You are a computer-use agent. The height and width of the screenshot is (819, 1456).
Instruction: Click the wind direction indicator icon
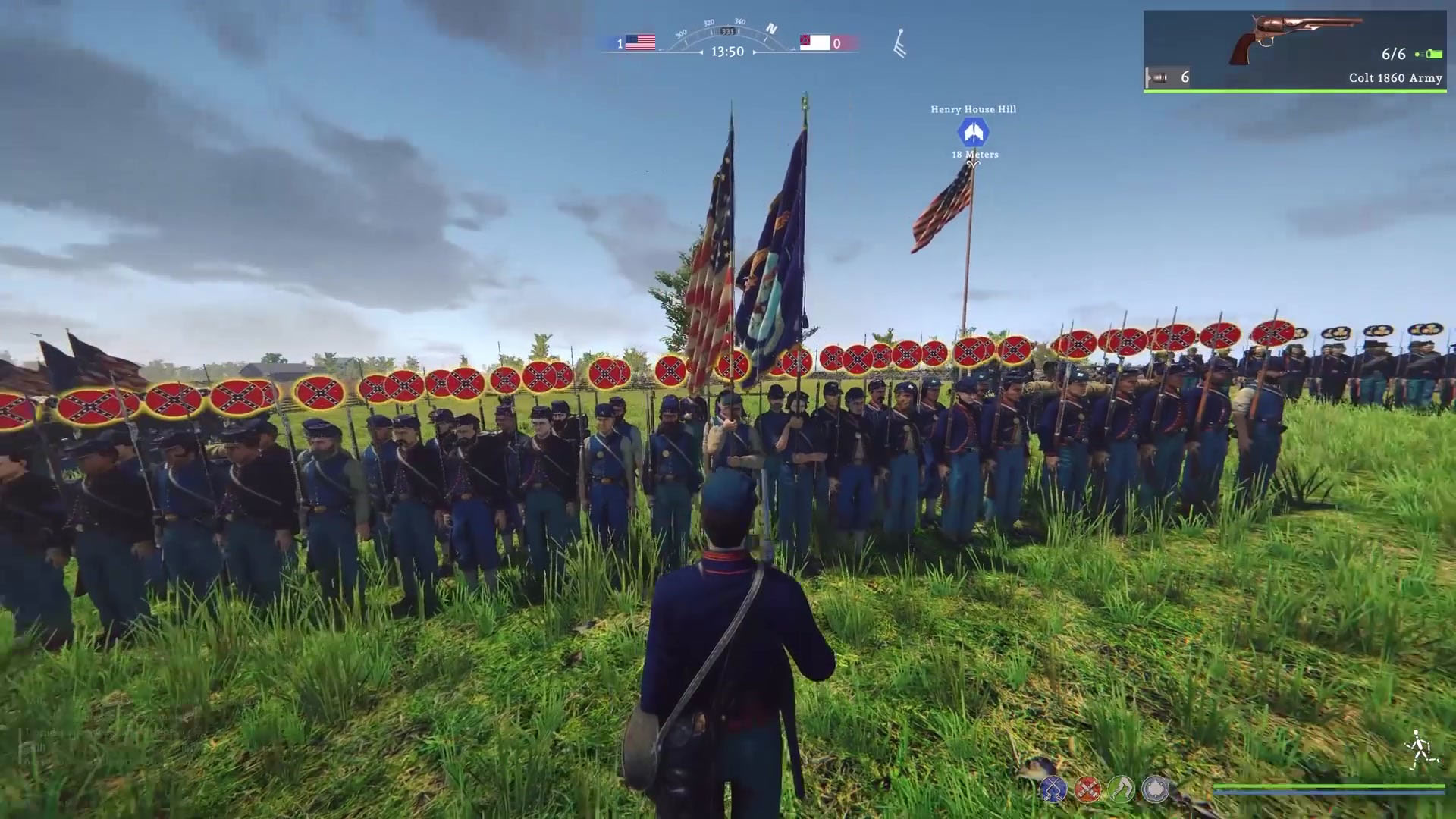(899, 44)
